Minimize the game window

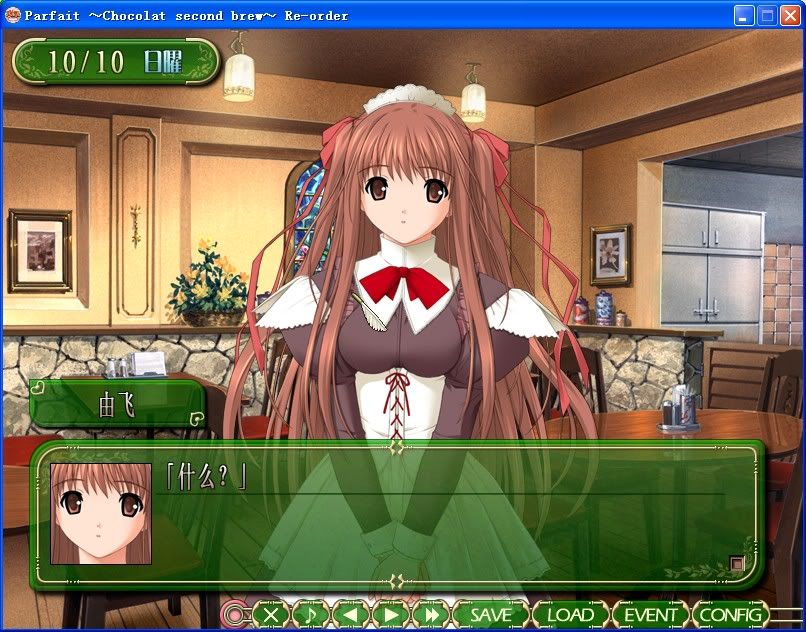coord(745,15)
